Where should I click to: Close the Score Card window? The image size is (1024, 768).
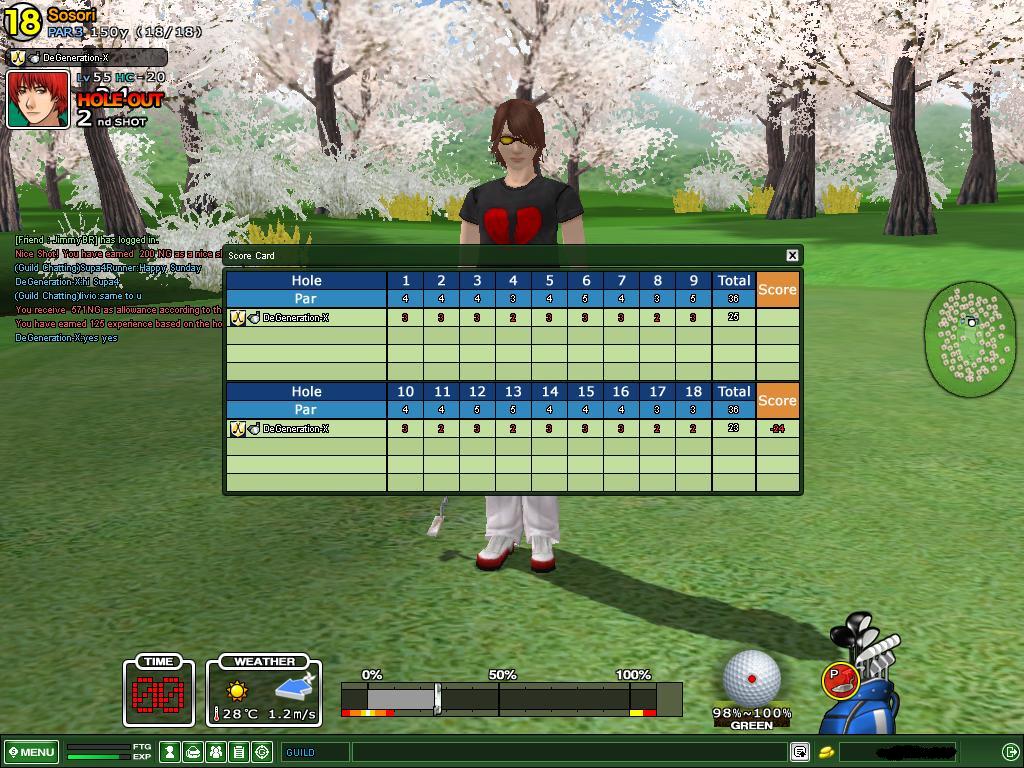click(x=792, y=255)
